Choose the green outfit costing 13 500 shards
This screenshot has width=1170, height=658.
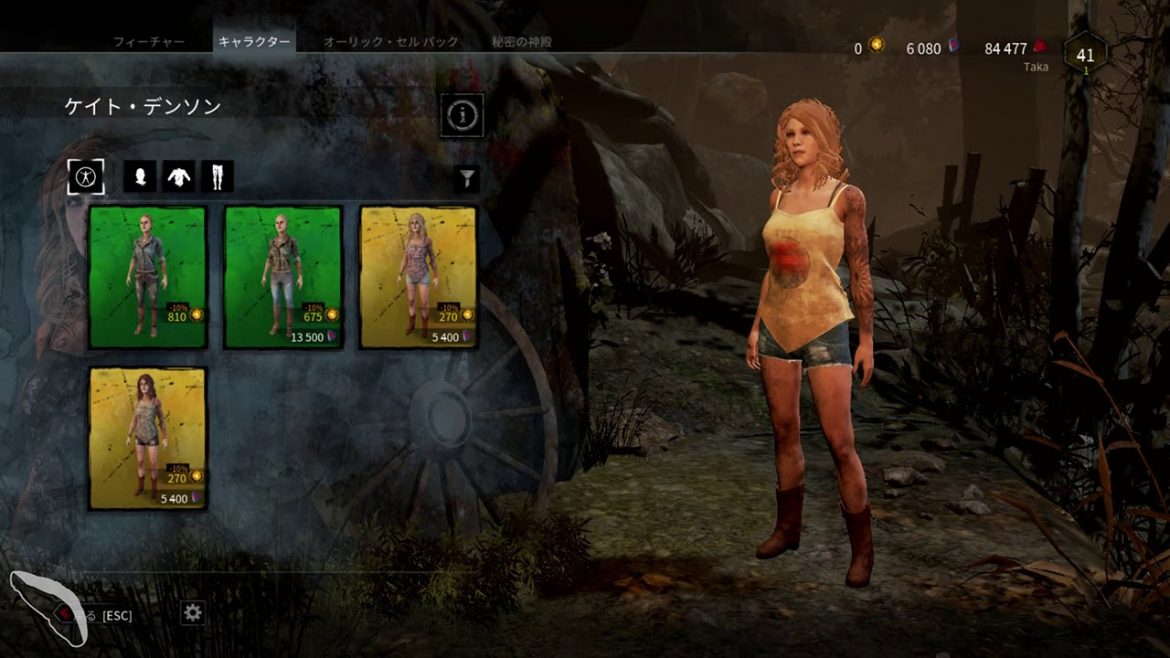click(283, 277)
